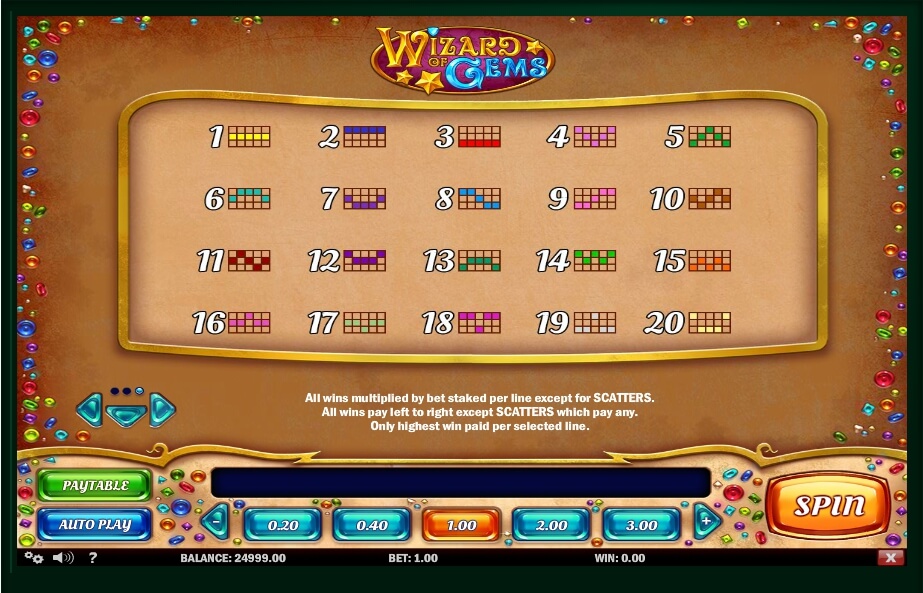Go to the next paytable page

pos(163,408)
